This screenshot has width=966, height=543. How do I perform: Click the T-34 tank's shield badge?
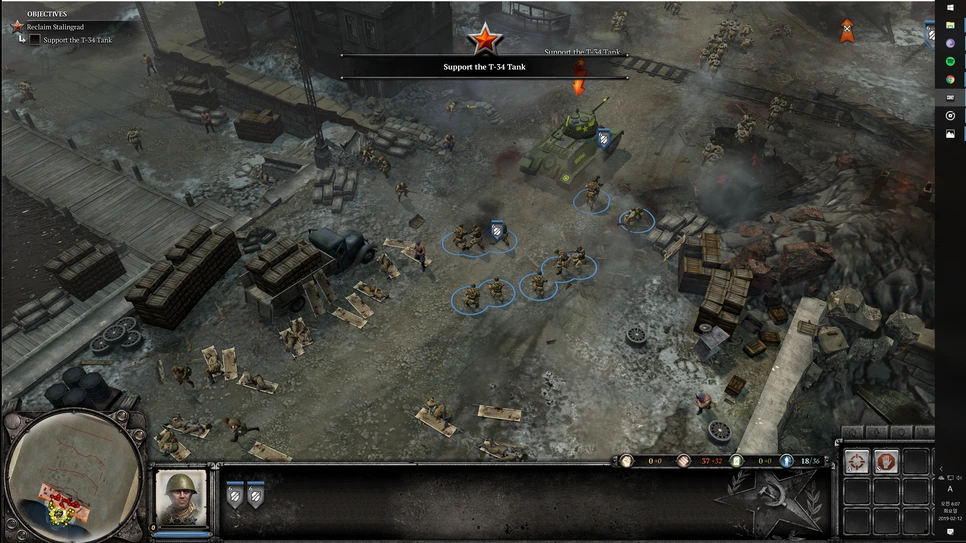tap(603, 140)
